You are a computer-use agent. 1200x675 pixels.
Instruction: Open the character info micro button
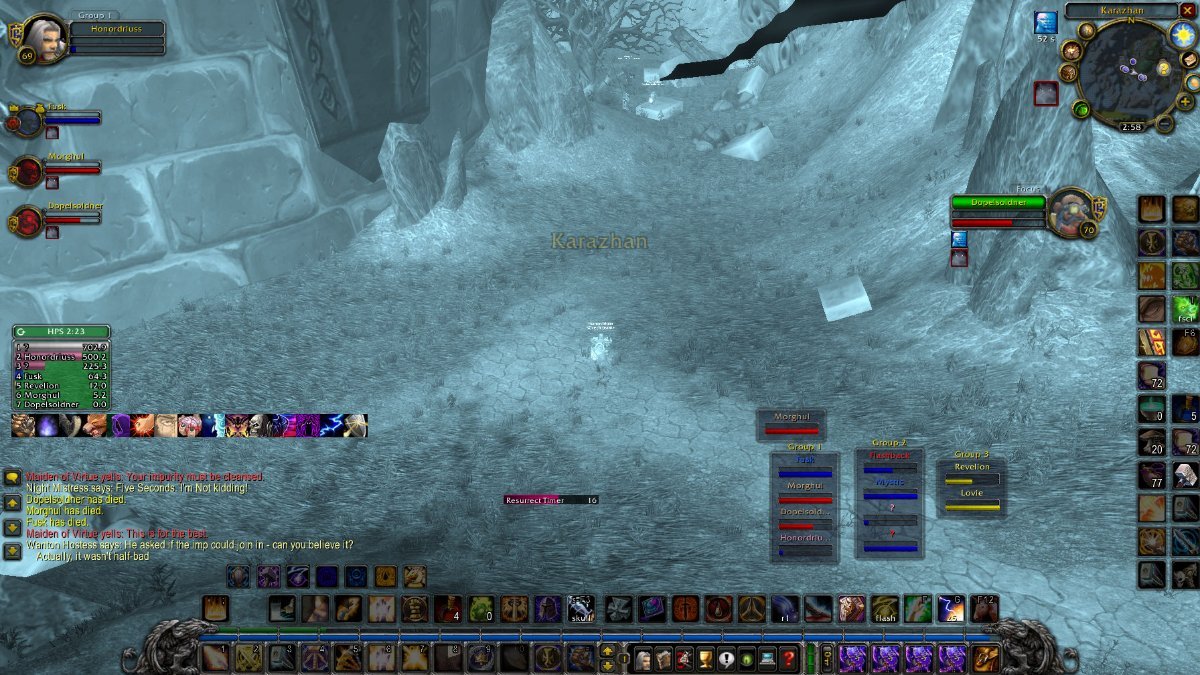[x=642, y=659]
